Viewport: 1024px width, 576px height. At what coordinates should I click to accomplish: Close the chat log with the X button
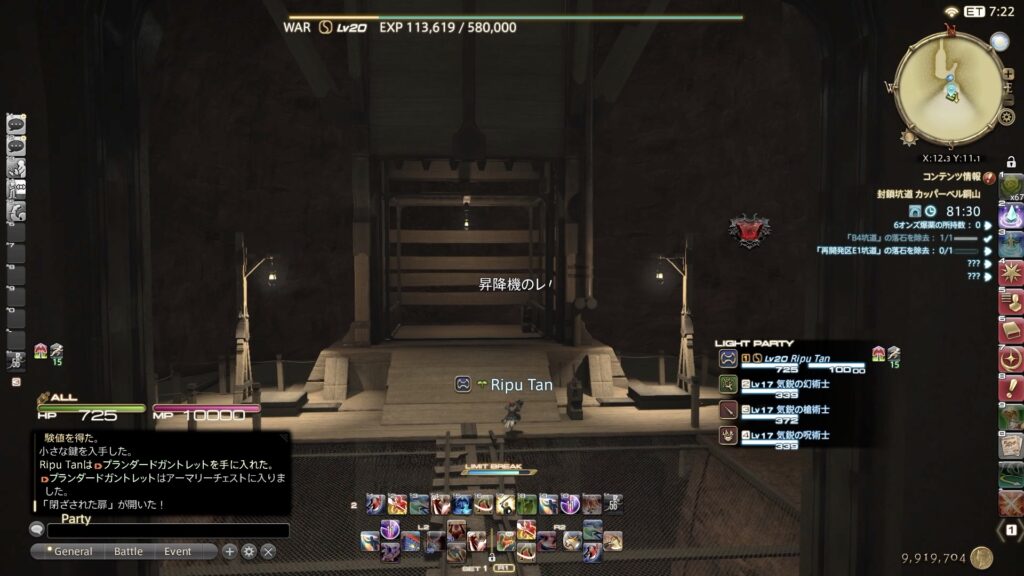[x=268, y=551]
